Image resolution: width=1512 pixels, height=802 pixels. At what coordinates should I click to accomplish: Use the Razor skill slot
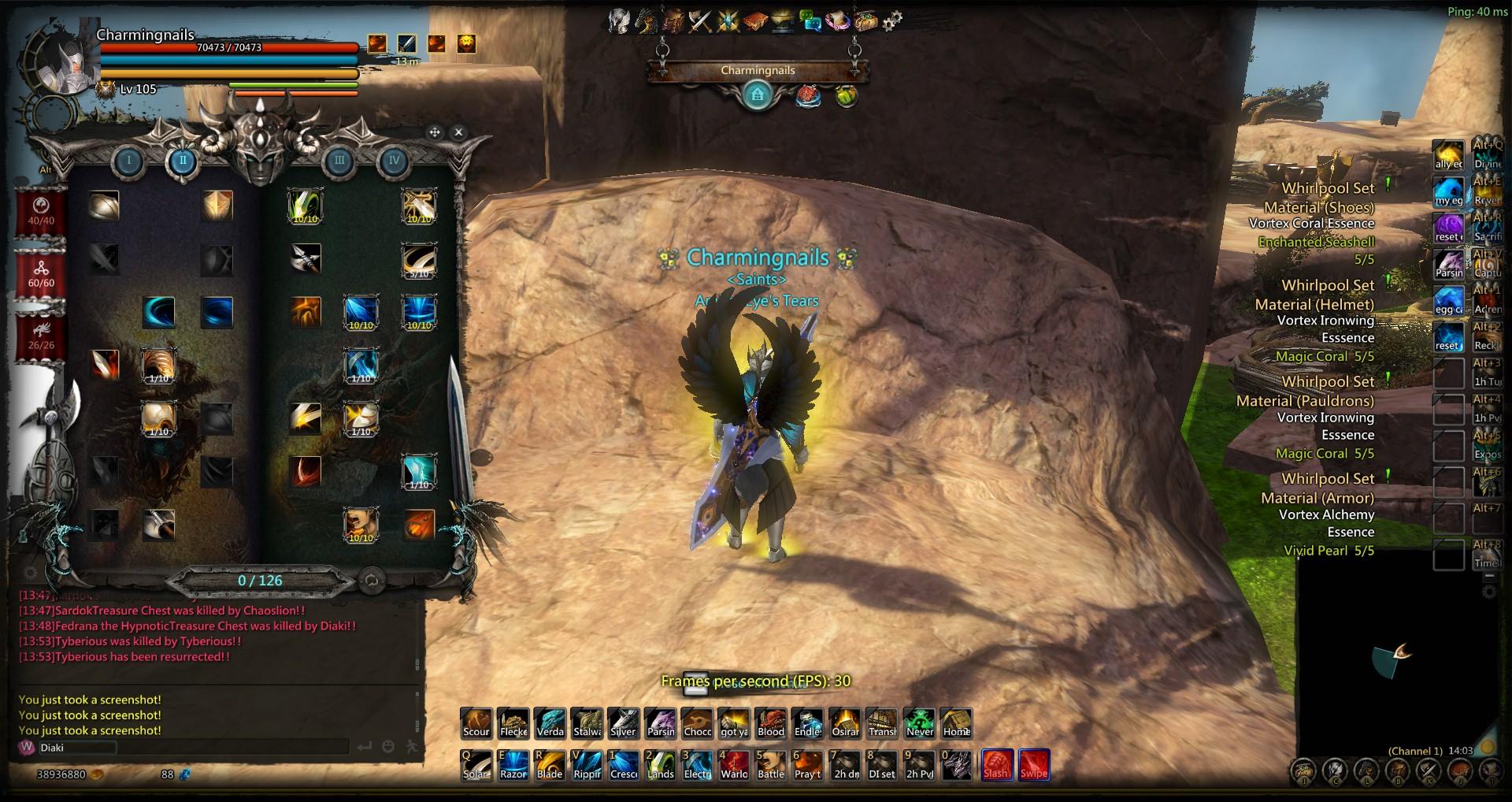pos(513,765)
